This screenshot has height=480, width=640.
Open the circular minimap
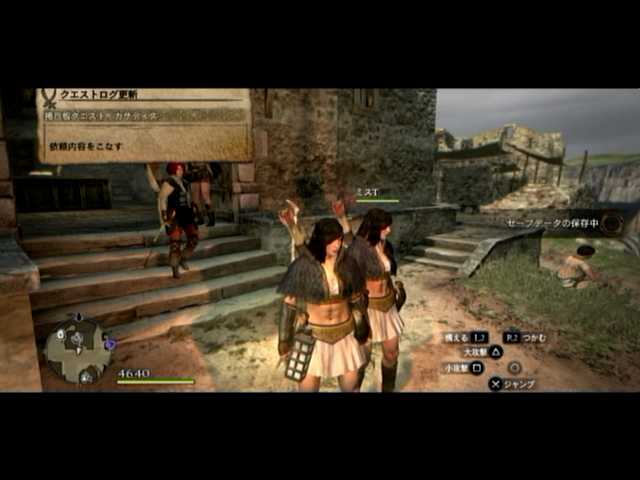77,350
